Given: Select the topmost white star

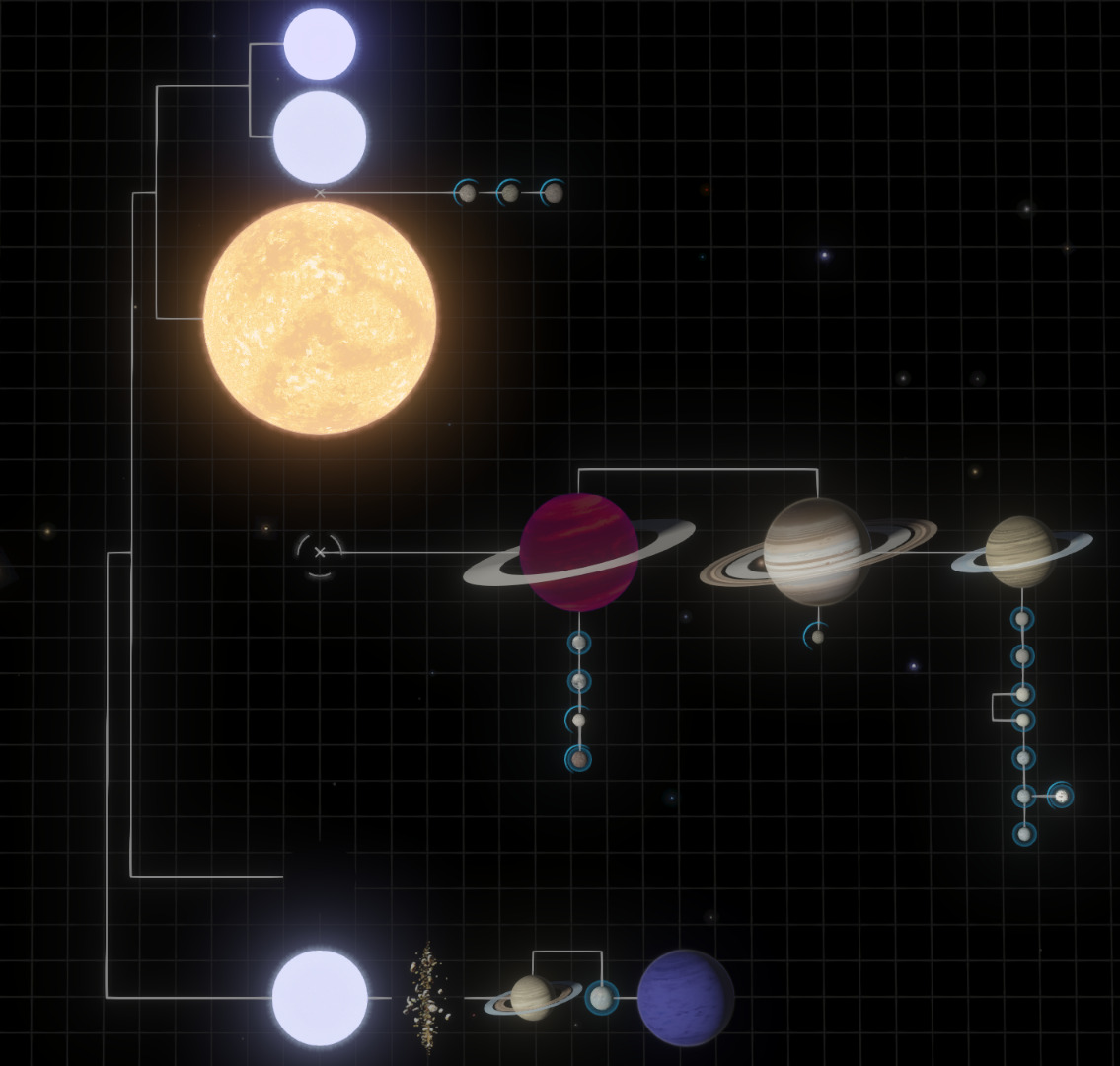Looking at the screenshot, I should (x=320, y=44).
